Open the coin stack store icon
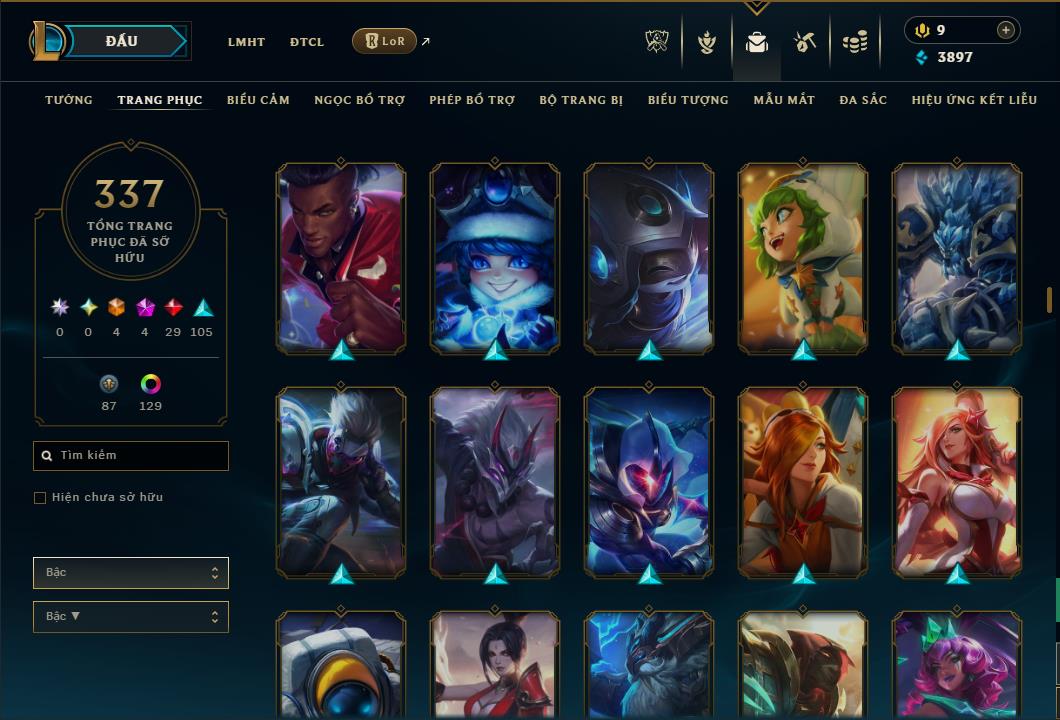Viewport: 1060px width, 720px height. pos(854,42)
